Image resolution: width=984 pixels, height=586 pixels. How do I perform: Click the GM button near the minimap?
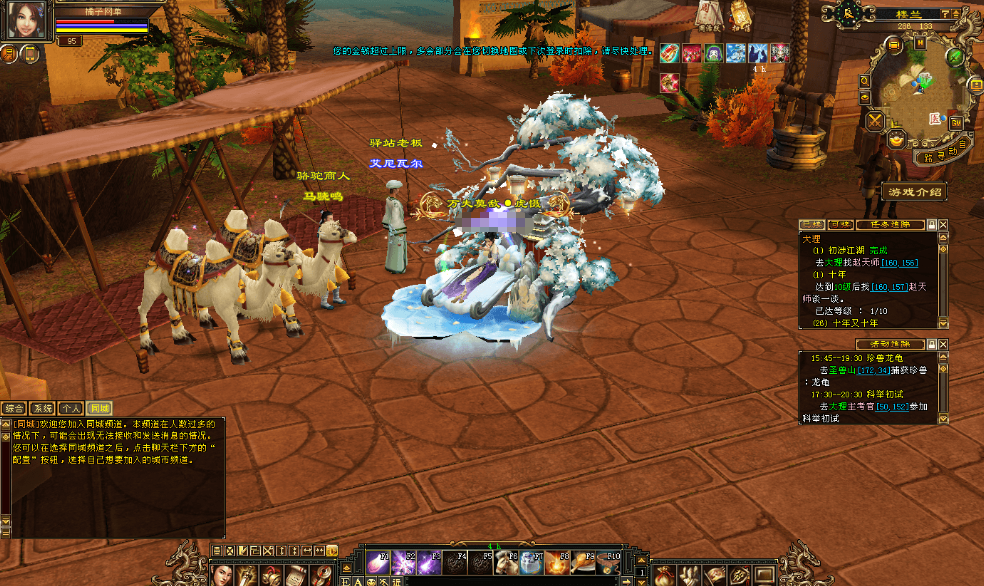click(x=956, y=122)
